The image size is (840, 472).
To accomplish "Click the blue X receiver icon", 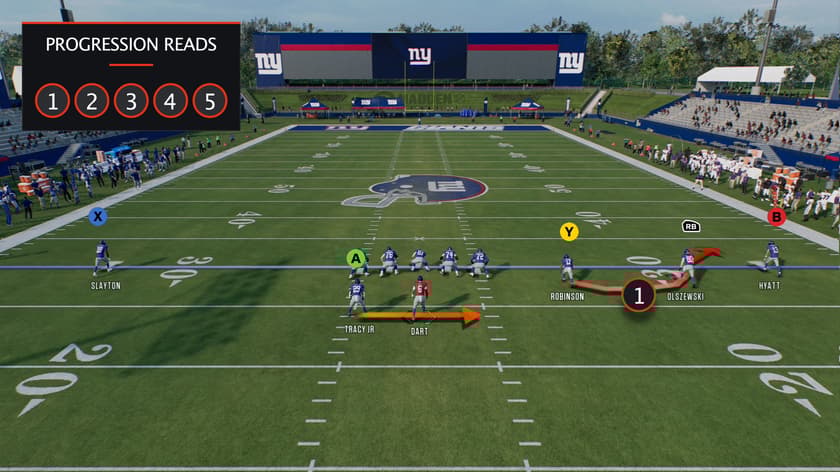I will click(x=97, y=216).
